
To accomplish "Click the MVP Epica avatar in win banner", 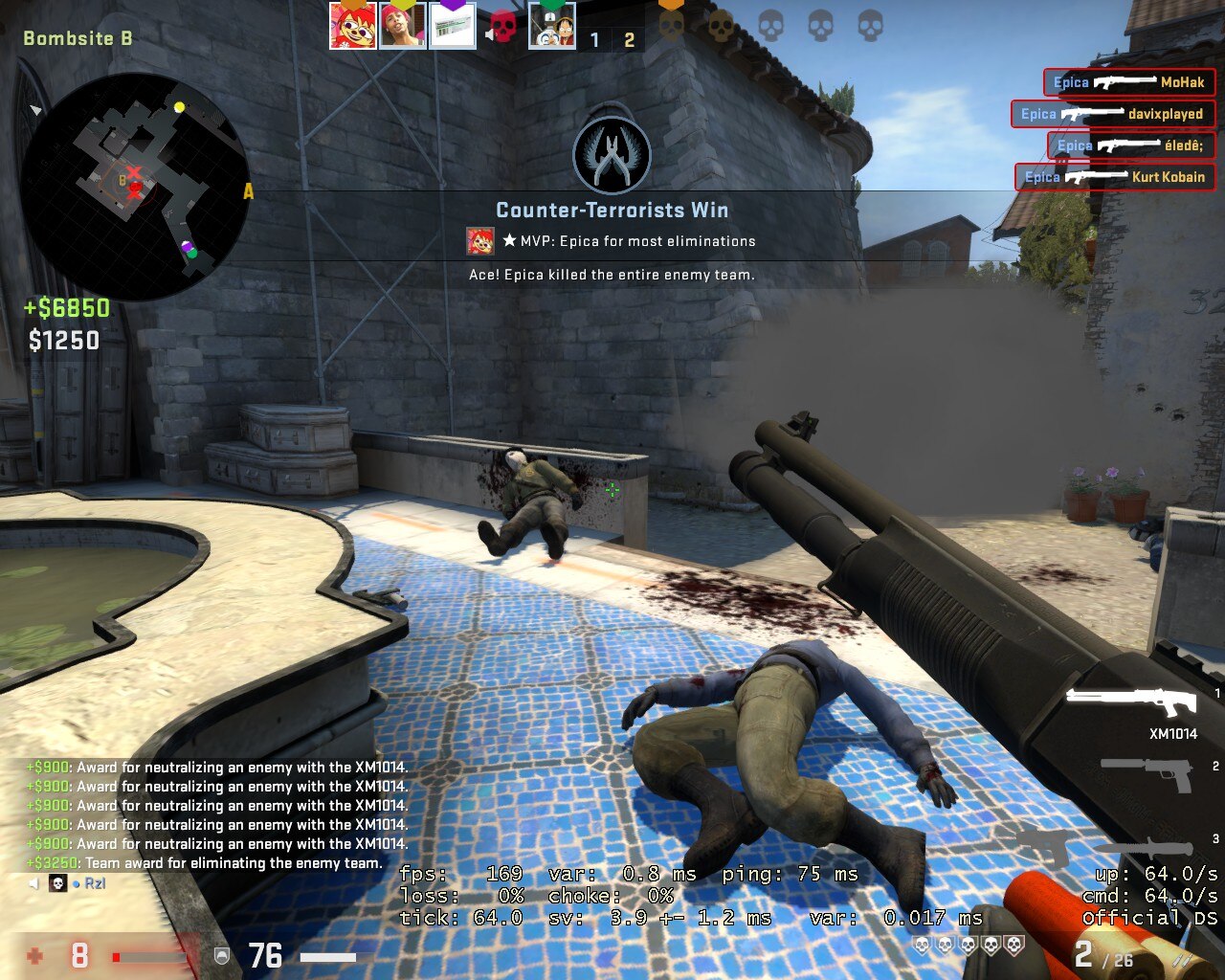I will 480,241.
